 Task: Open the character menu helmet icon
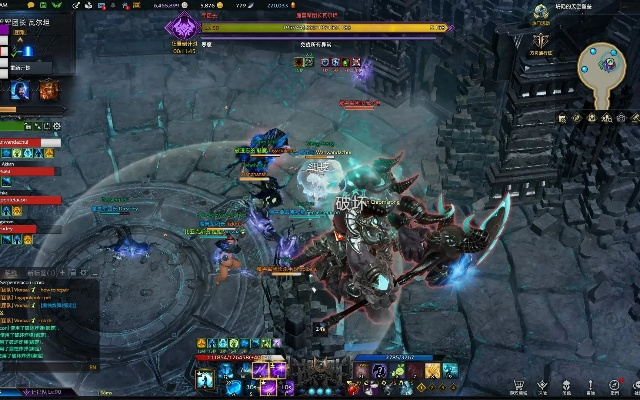tap(566, 385)
